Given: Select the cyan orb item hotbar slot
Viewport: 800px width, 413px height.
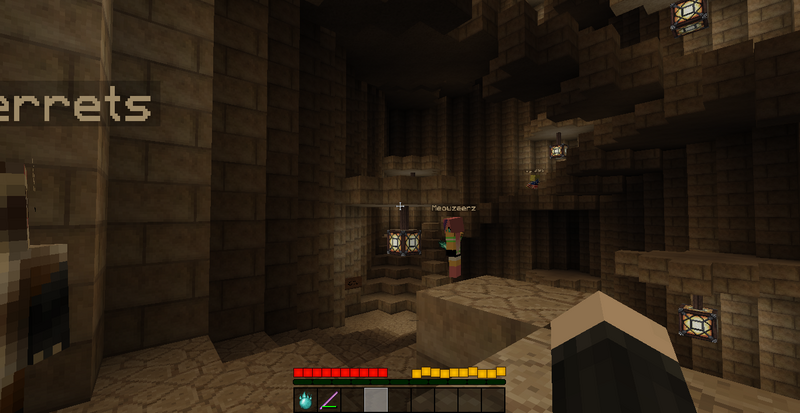Looking at the screenshot, I should tap(305, 400).
